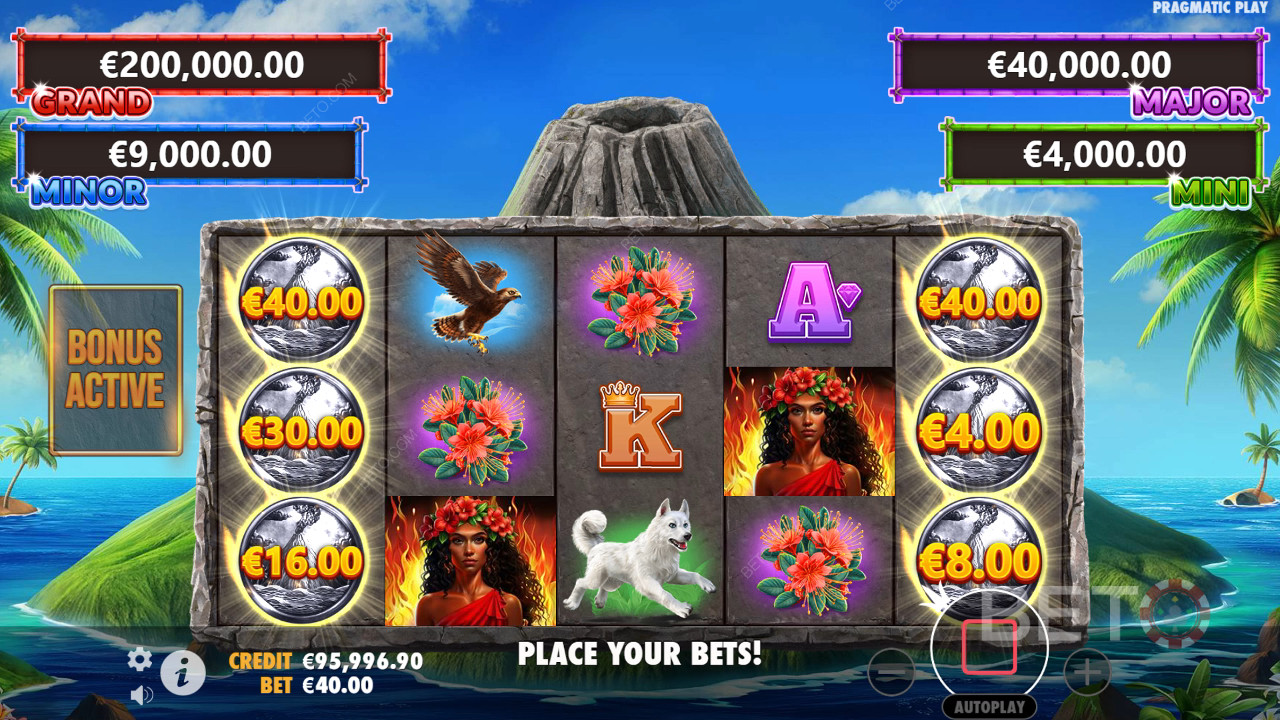
Task: Stop the spin with the red square button
Action: click(989, 647)
